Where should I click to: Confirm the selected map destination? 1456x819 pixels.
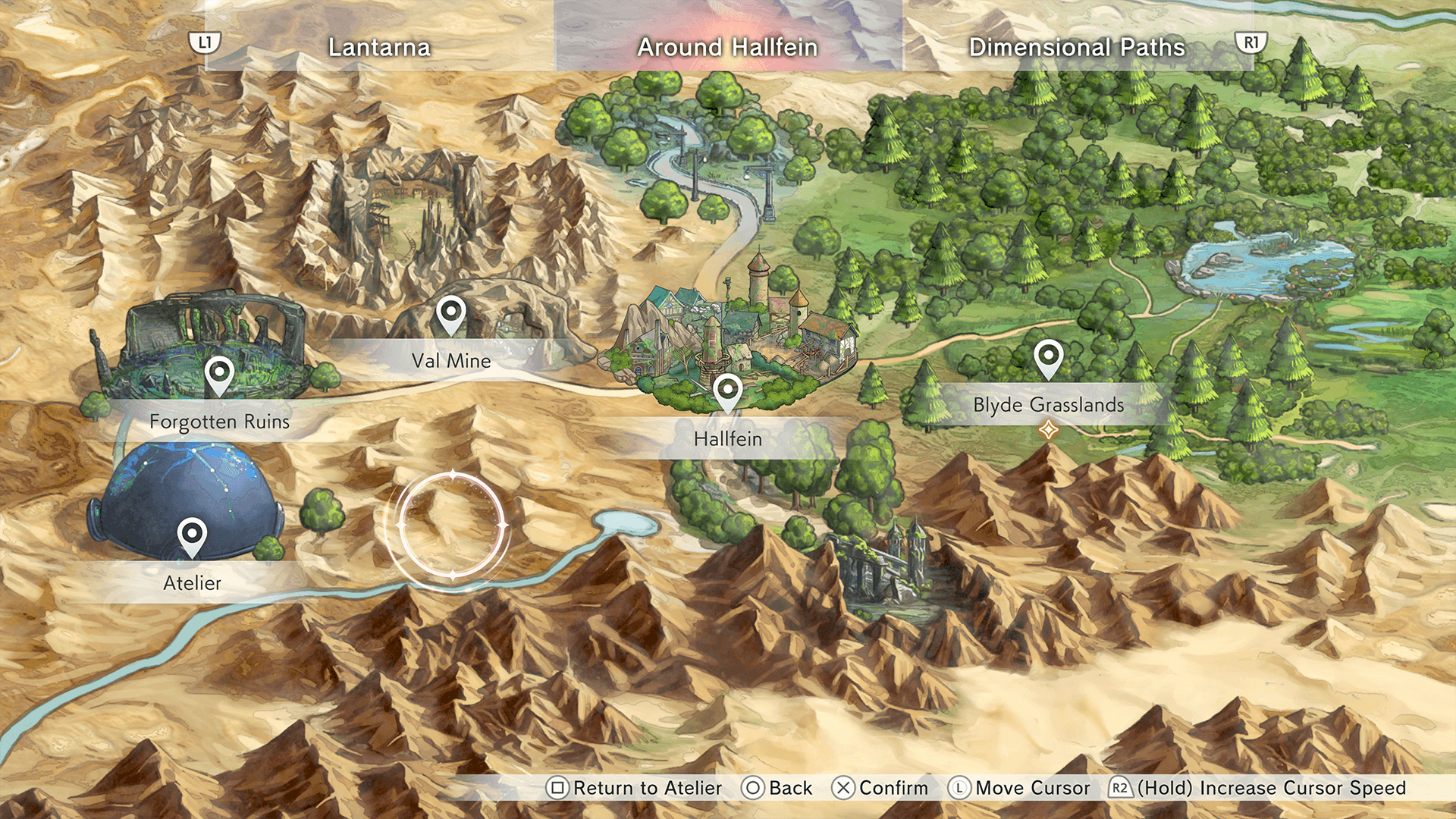[x=880, y=788]
